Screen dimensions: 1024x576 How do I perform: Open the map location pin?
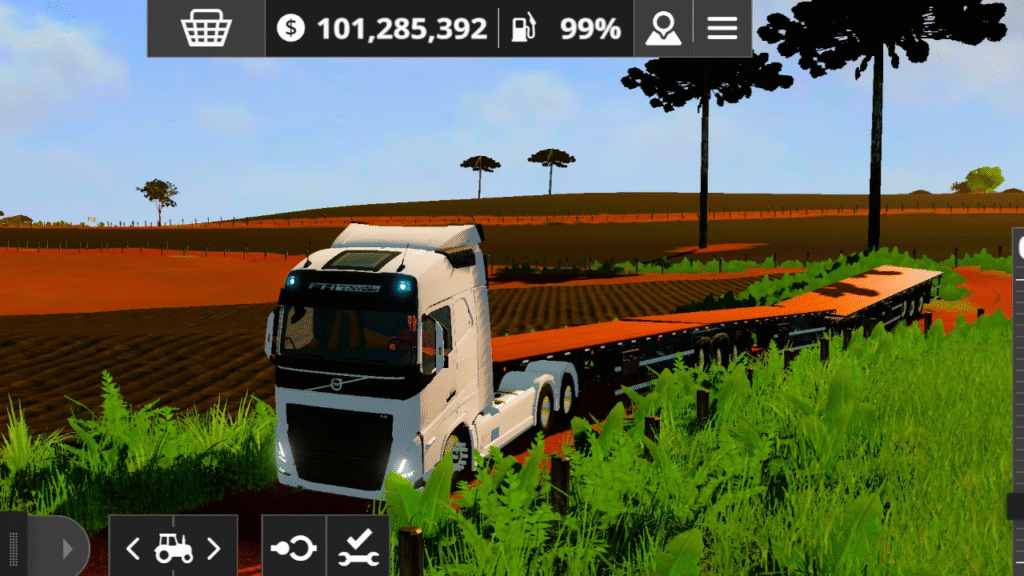[662, 28]
